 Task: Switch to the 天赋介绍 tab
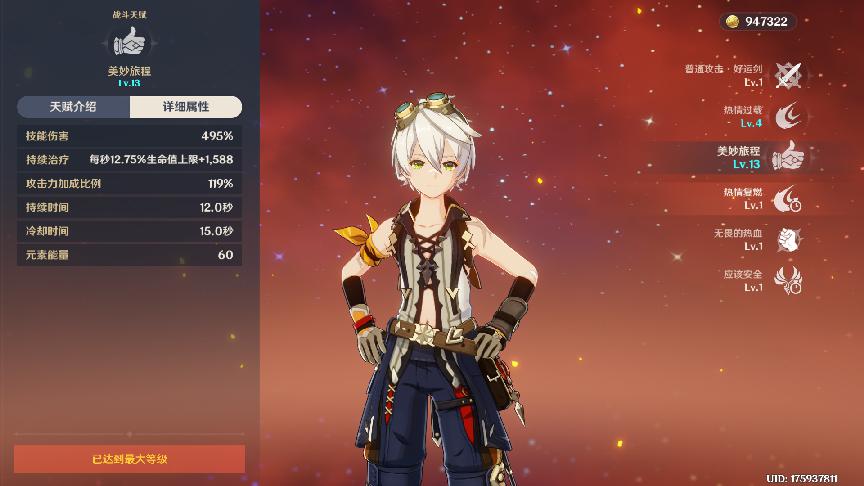pyautogui.click(x=73, y=107)
